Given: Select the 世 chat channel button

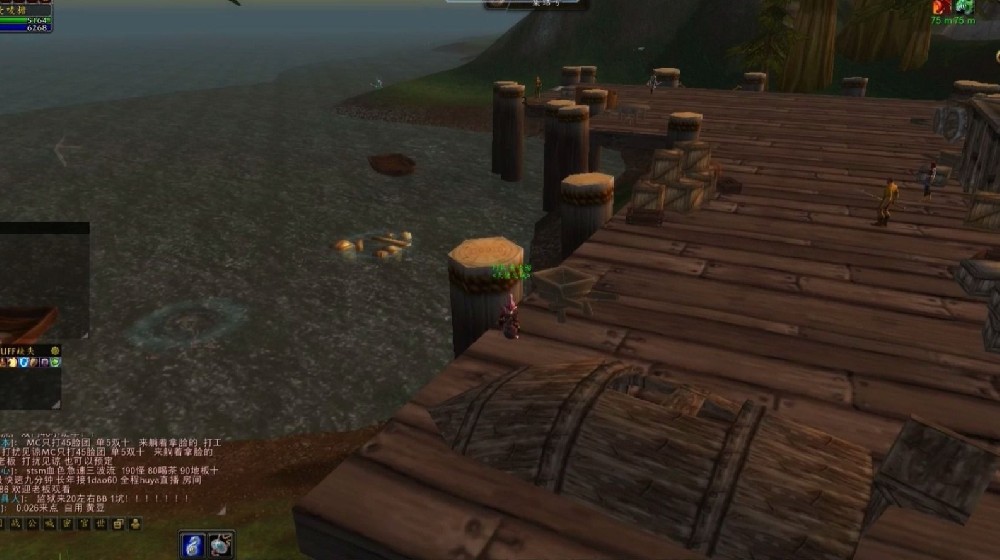Looking at the screenshot, I should [100, 524].
